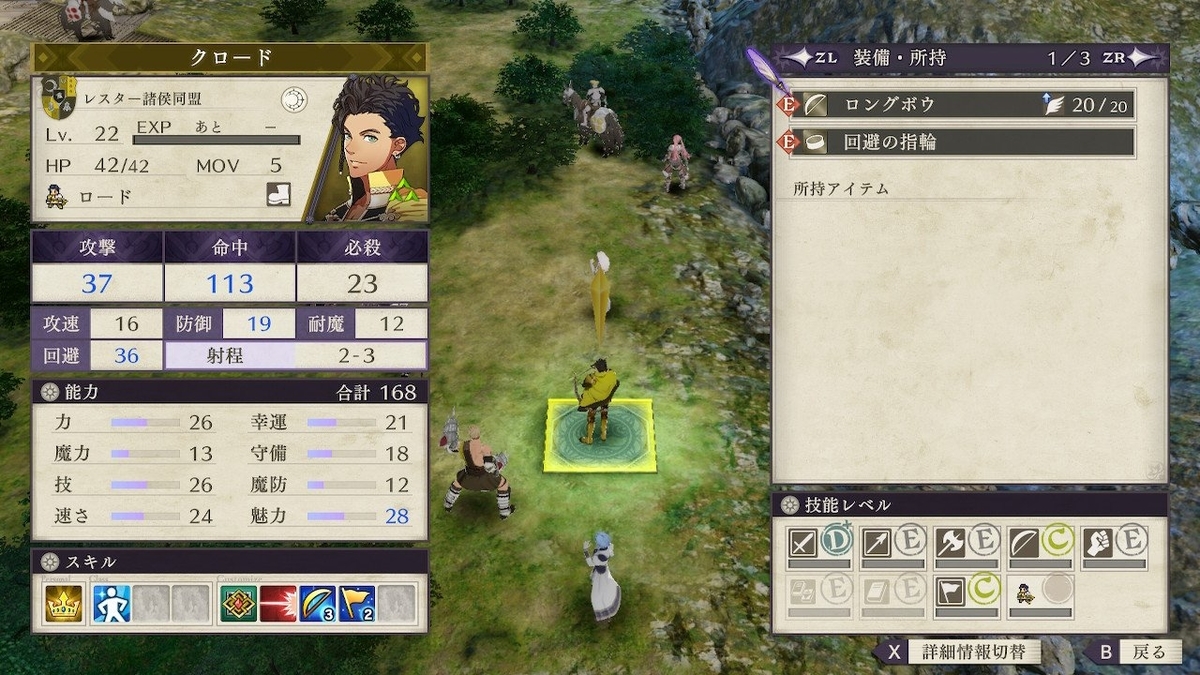Select the axe skill level icon
The width and height of the screenshot is (1200, 675).
(x=950, y=543)
